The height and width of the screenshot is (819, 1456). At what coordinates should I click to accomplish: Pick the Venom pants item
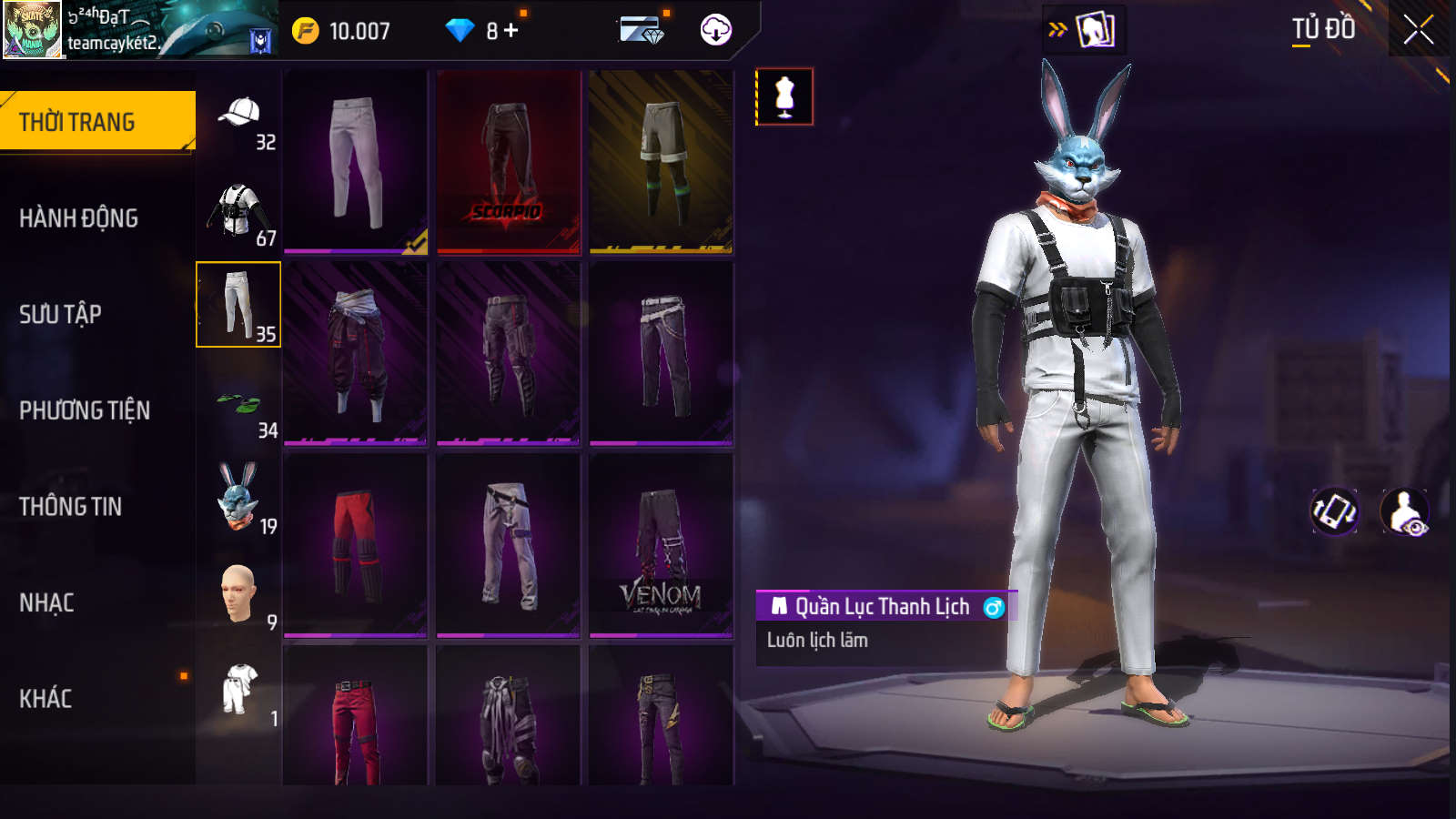click(x=662, y=546)
